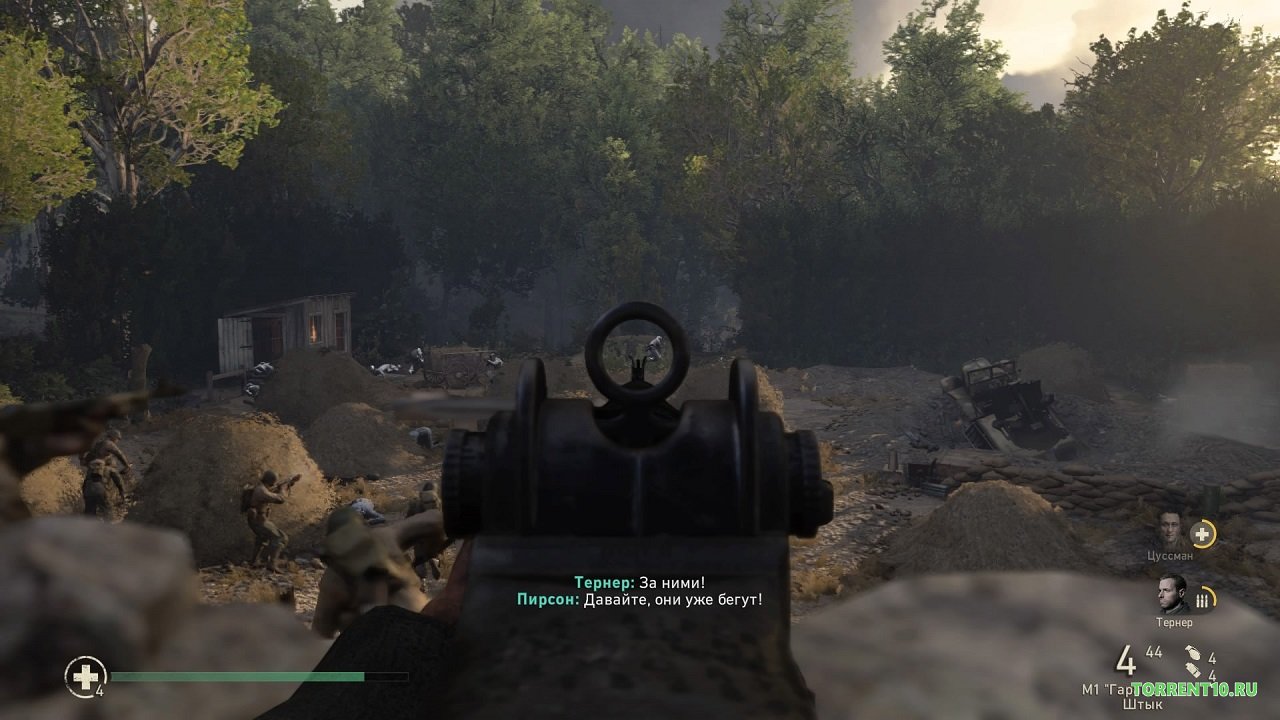Request ammo from Тернер's bullets icon
The width and height of the screenshot is (1280, 720).
tap(1203, 599)
